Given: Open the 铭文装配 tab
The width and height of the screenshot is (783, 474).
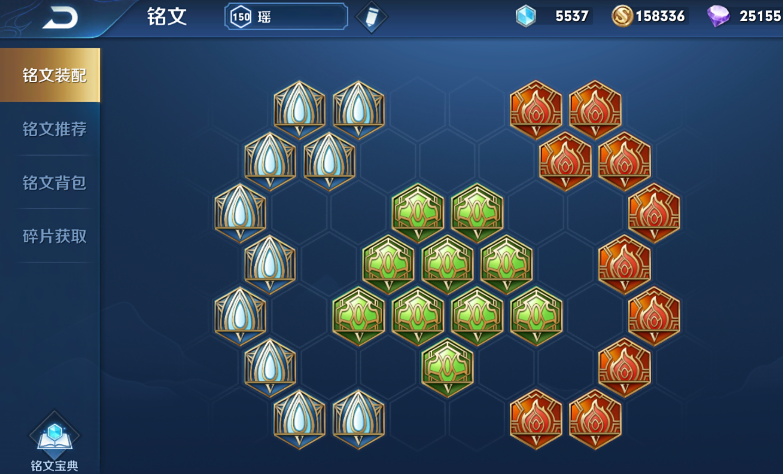Looking at the screenshot, I should 54,75.
